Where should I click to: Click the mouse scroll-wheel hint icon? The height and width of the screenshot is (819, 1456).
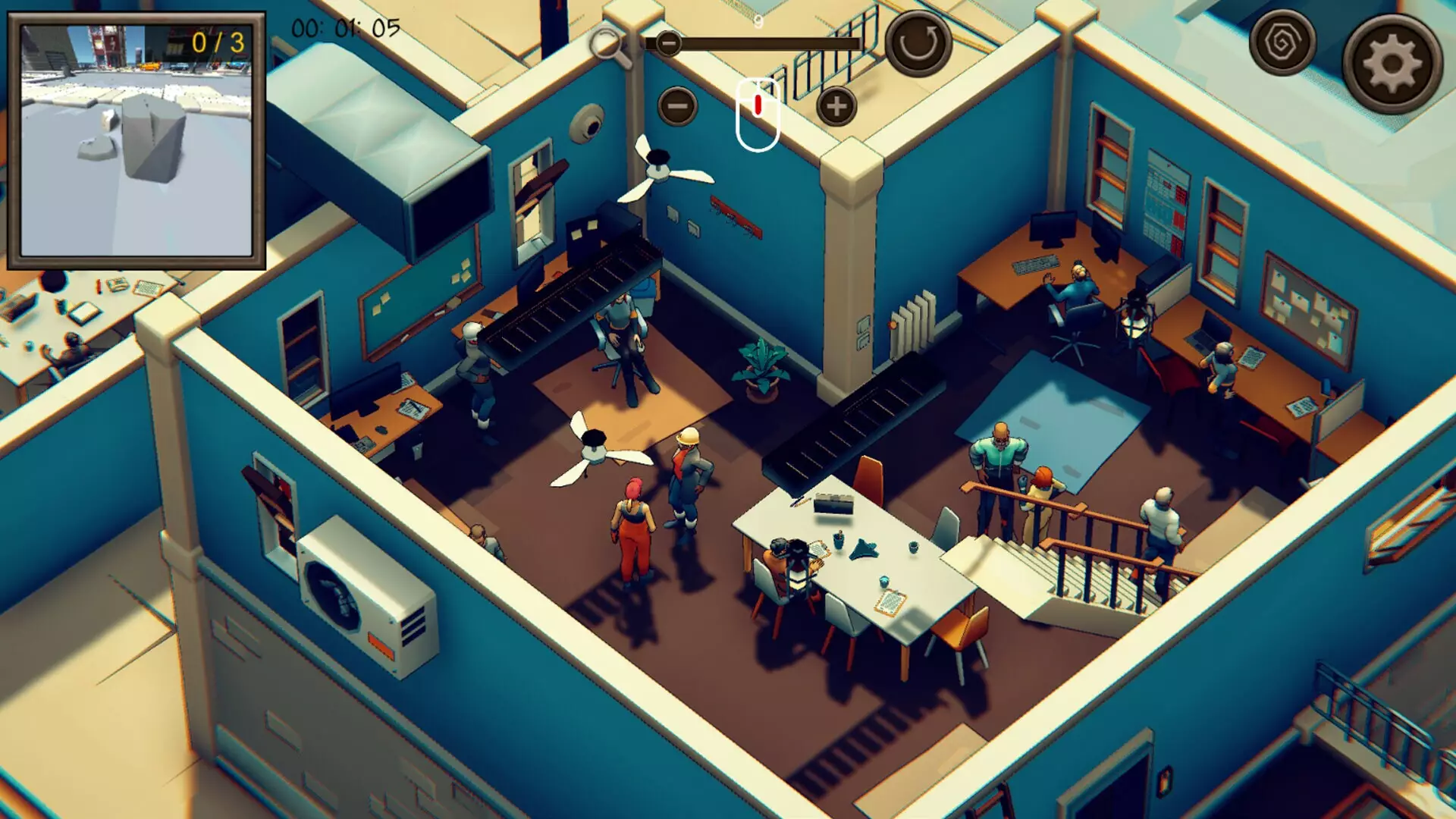758,112
